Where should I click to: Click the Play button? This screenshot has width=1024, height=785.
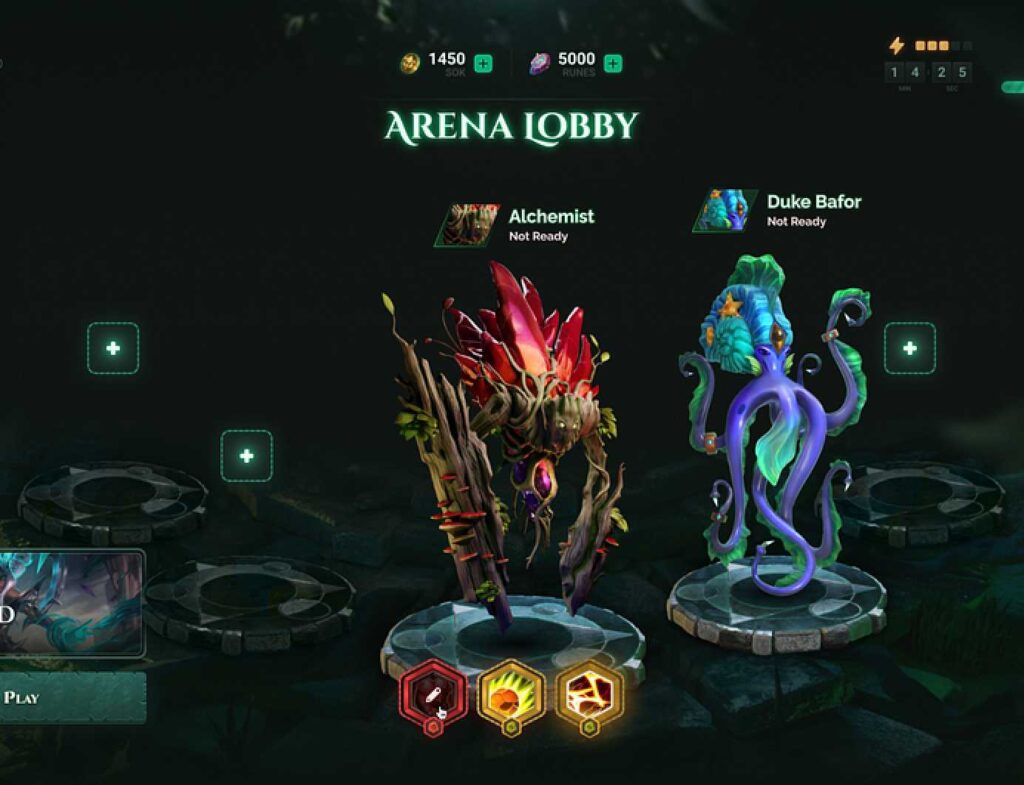[x=70, y=697]
